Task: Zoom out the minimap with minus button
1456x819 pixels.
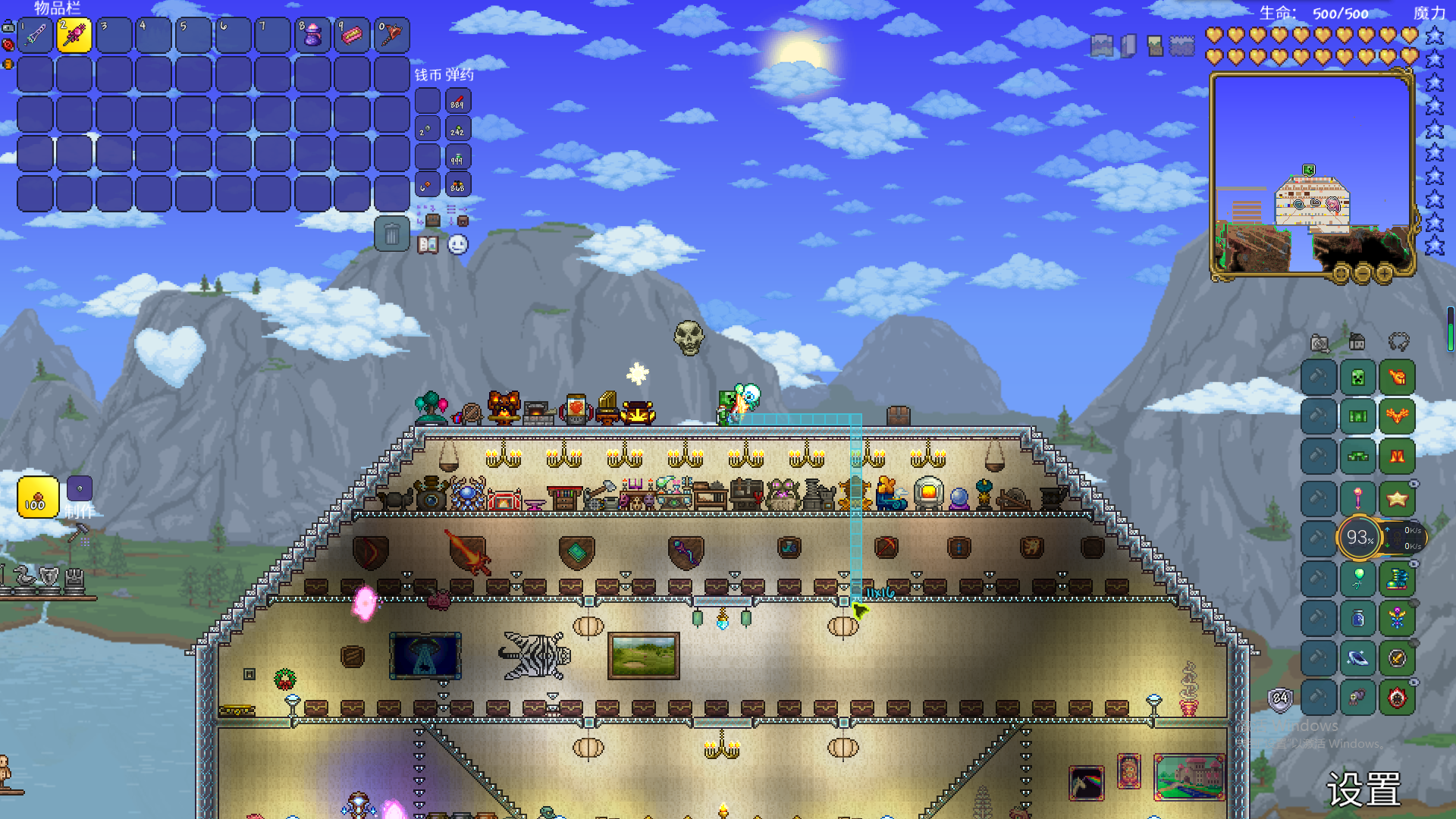Action: [x=1363, y=273]
